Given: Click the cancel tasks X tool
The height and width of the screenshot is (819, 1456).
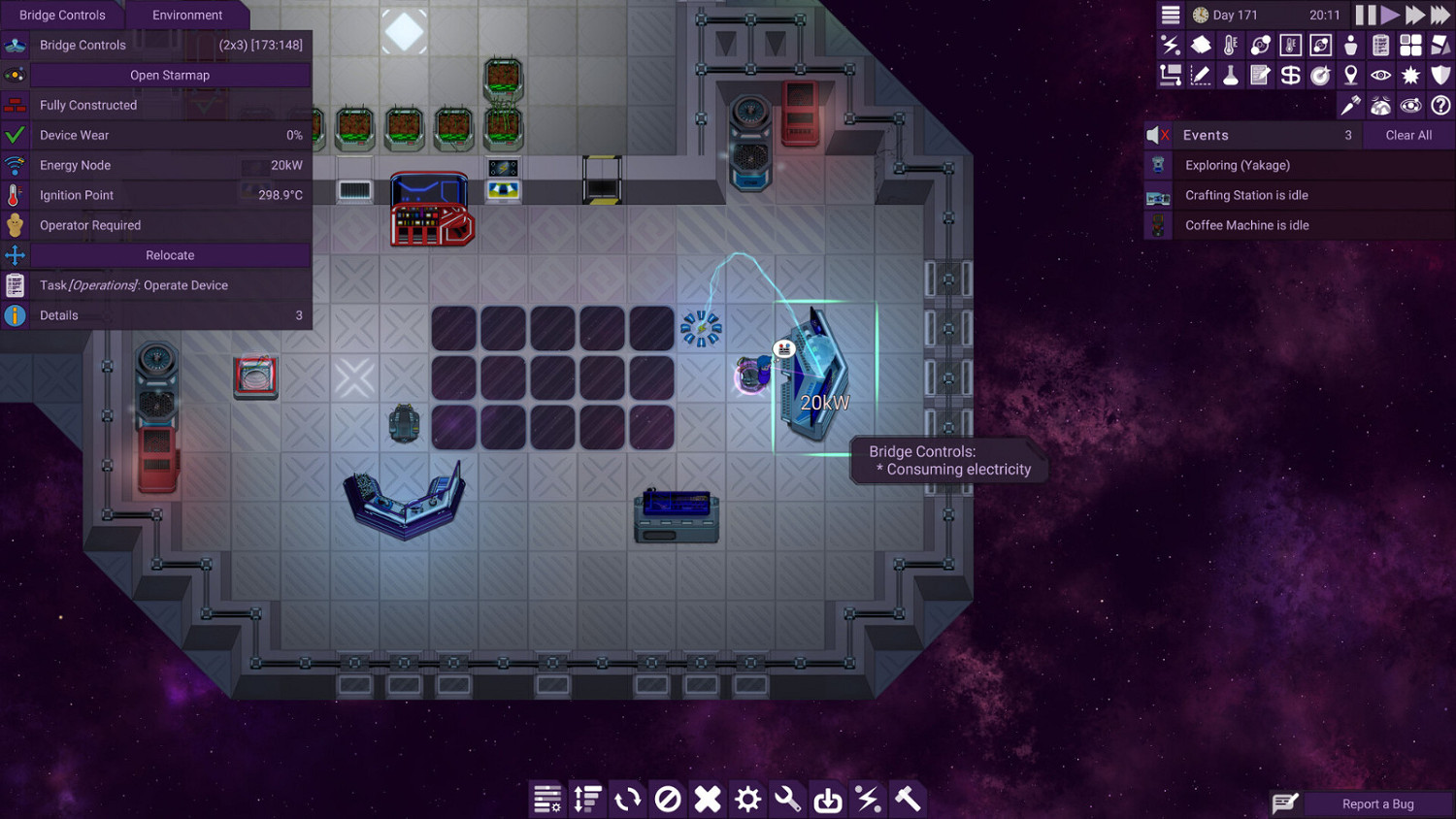Looking at the screenshot, I should [707, 799].
